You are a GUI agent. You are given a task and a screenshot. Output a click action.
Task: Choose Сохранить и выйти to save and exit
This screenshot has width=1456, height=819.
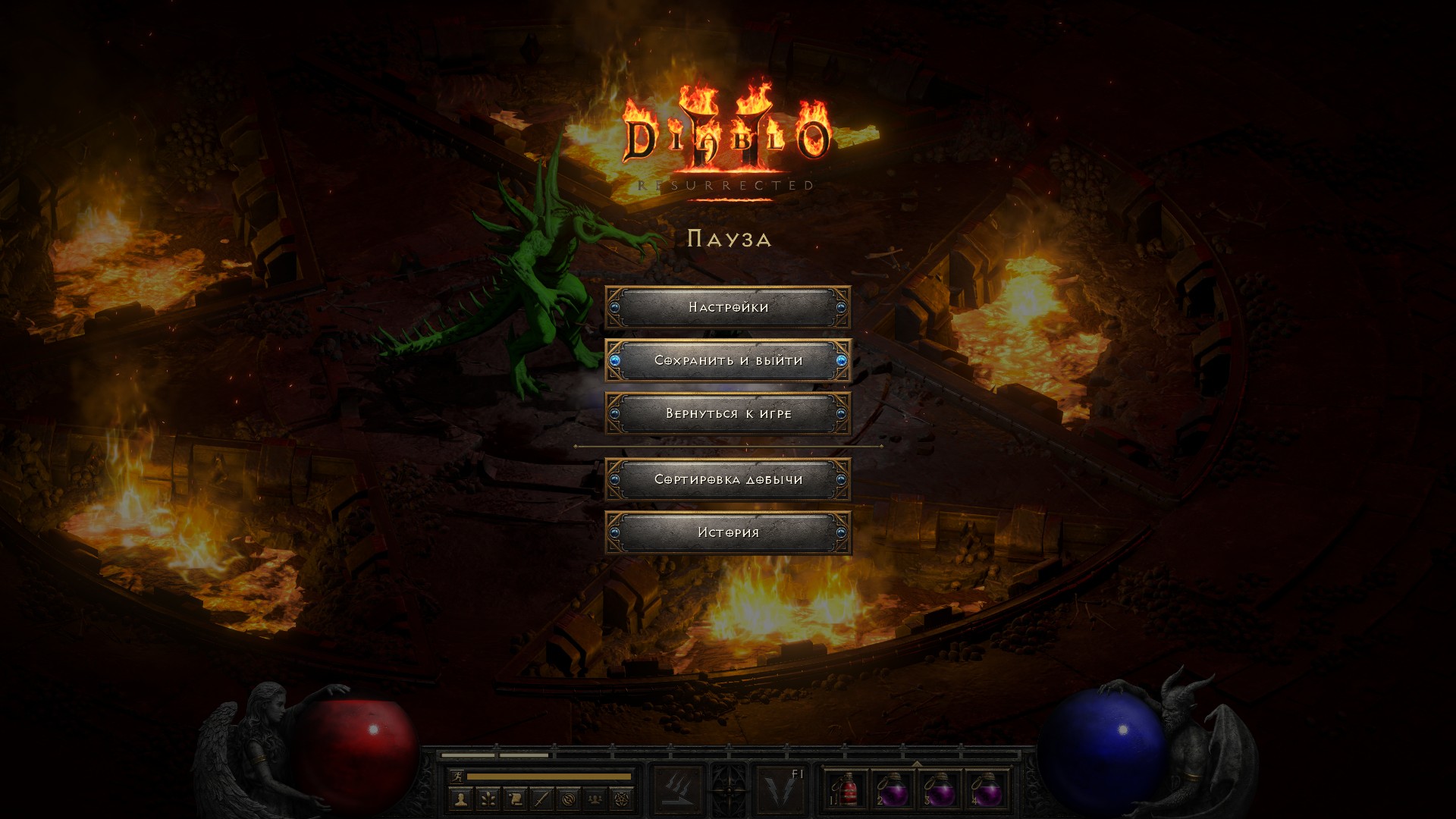[x=728, y=360]
